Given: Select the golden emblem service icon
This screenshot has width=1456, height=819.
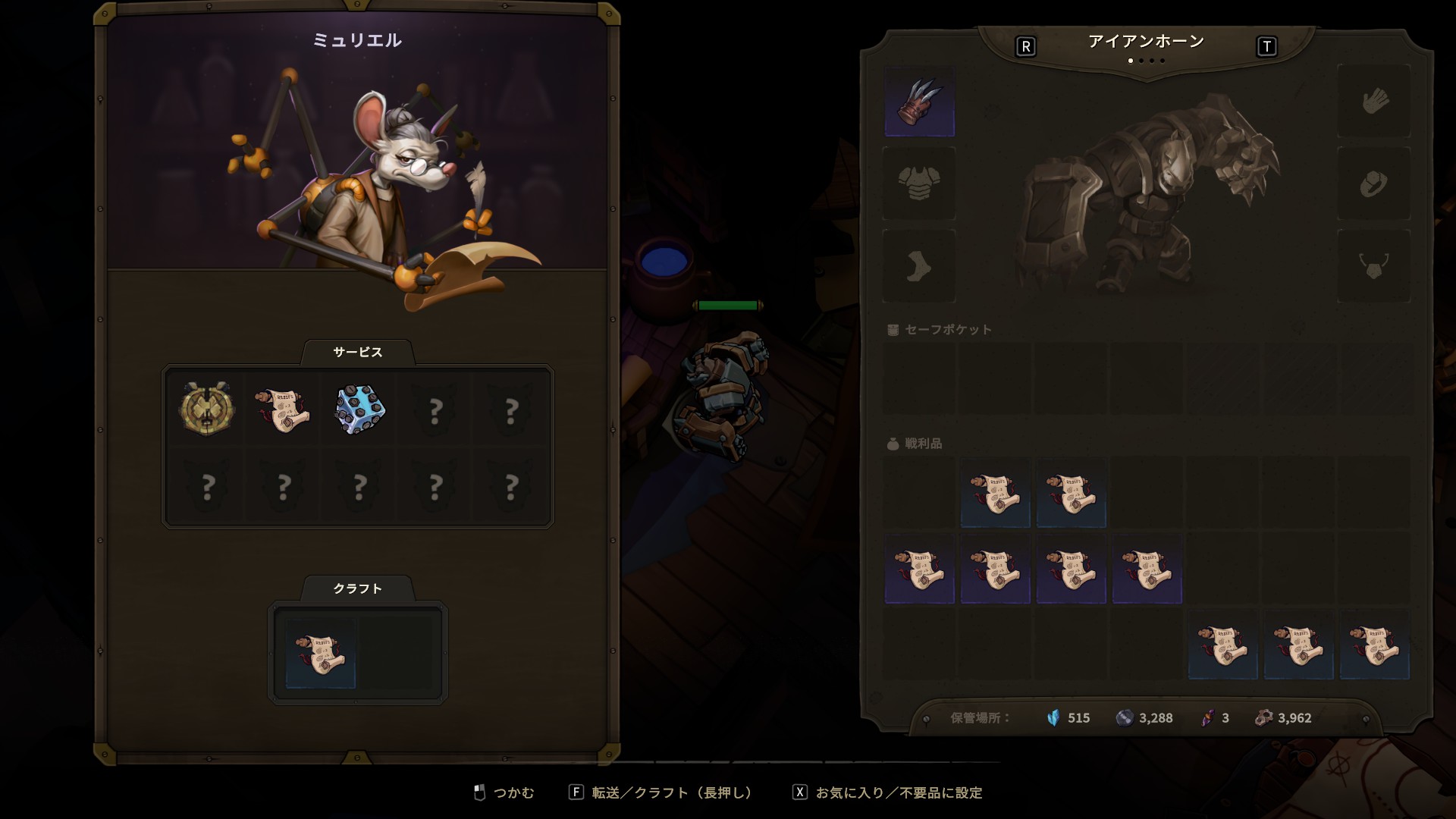Looking at the screenshot, I should point(206,409).
